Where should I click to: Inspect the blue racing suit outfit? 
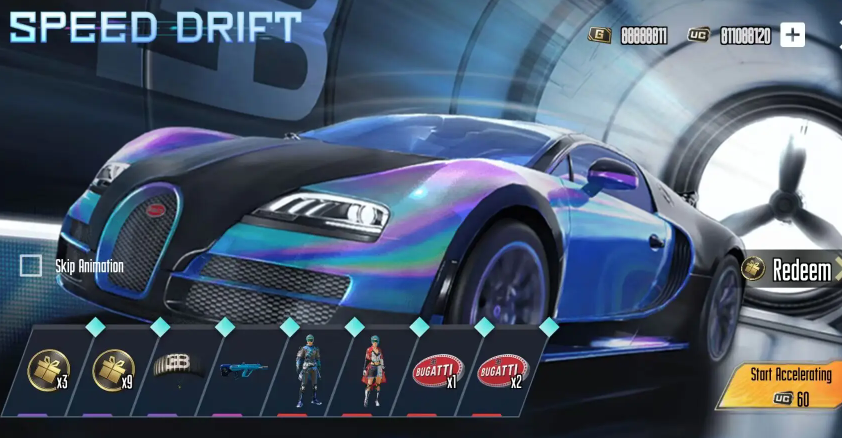point(307,370)
